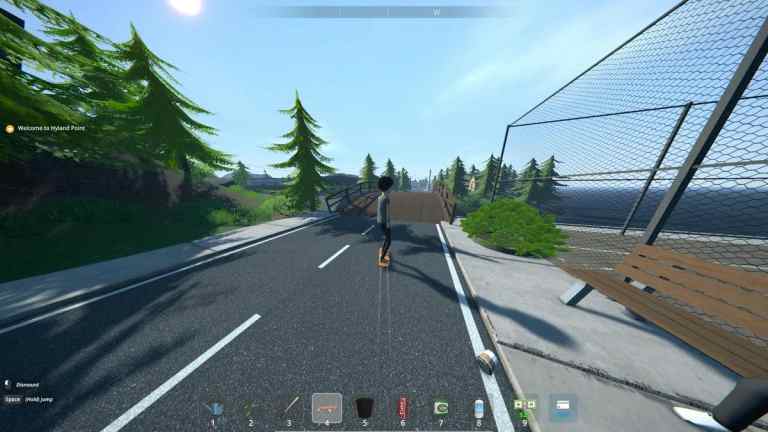Choose the green item in hotbar slot 7
Screen dimensions: 768x432
click(x=440, y=408)
